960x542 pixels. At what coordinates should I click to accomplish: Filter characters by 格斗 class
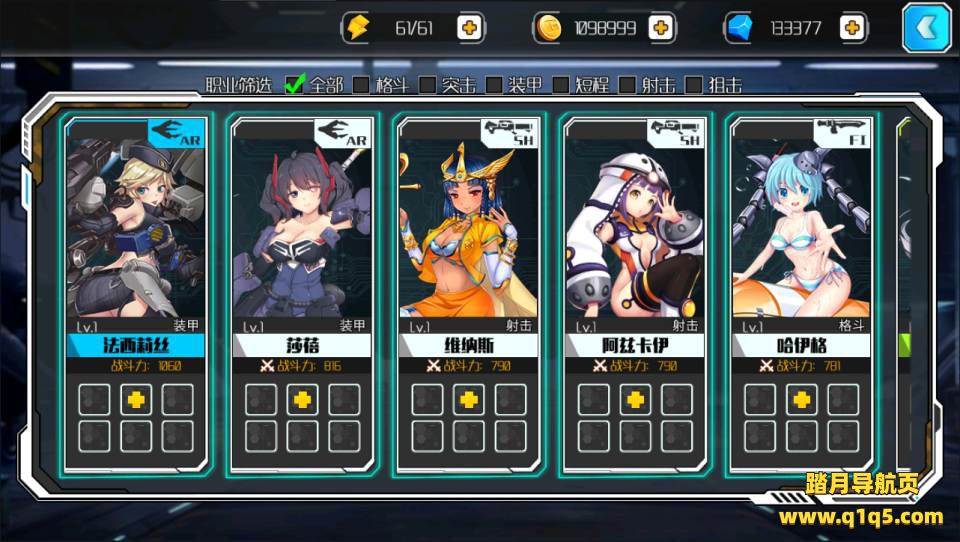click(x=361, y=85)
